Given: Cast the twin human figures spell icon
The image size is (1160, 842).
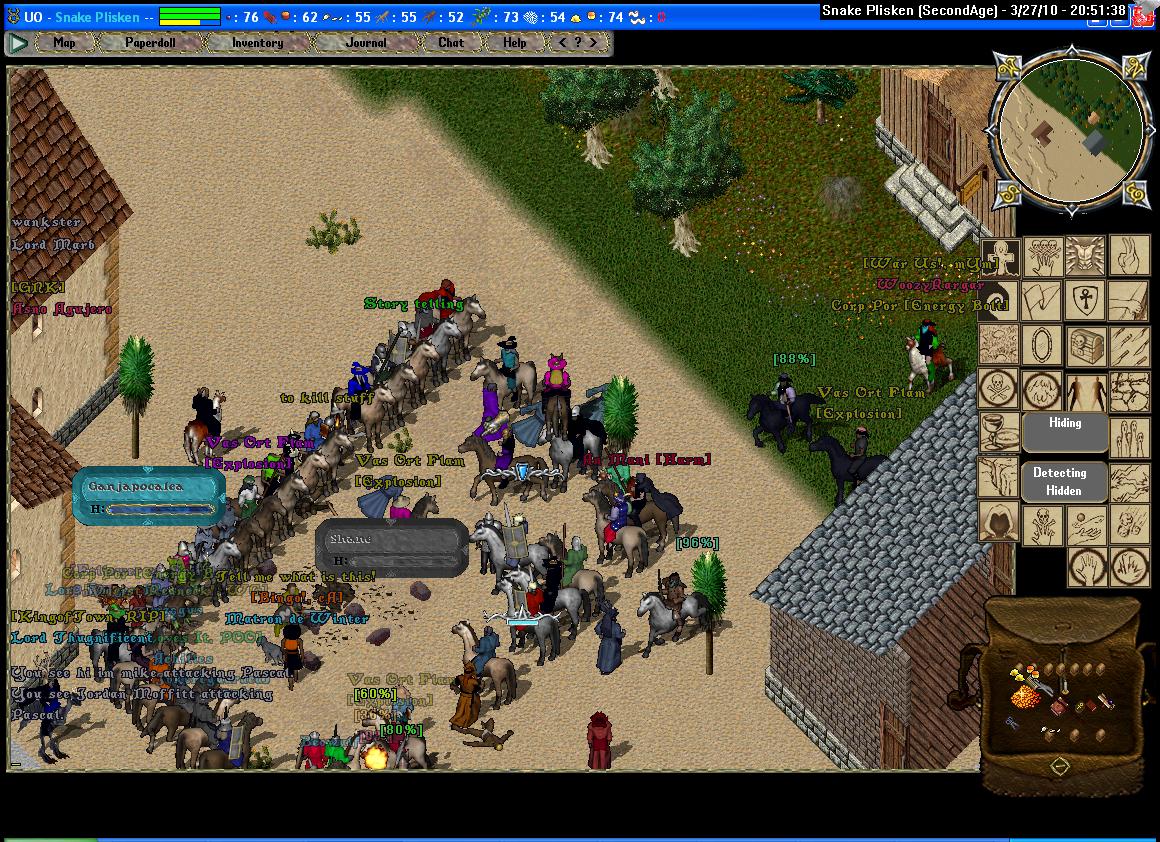Looking at the screenshot, I should pyautogui.click(x=1085, y=390).
